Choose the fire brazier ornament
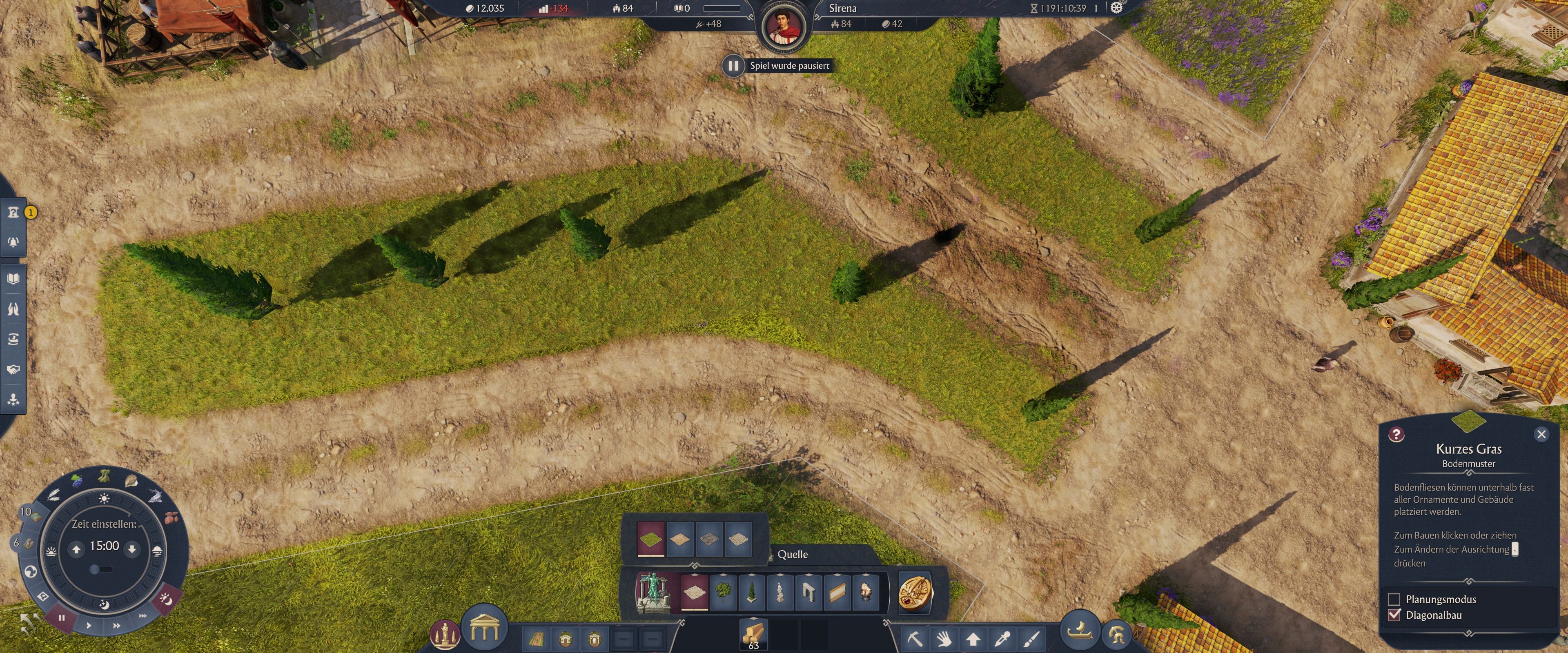Image resolution: width=1568 pixels, height=653 pixels. (866, 591)
